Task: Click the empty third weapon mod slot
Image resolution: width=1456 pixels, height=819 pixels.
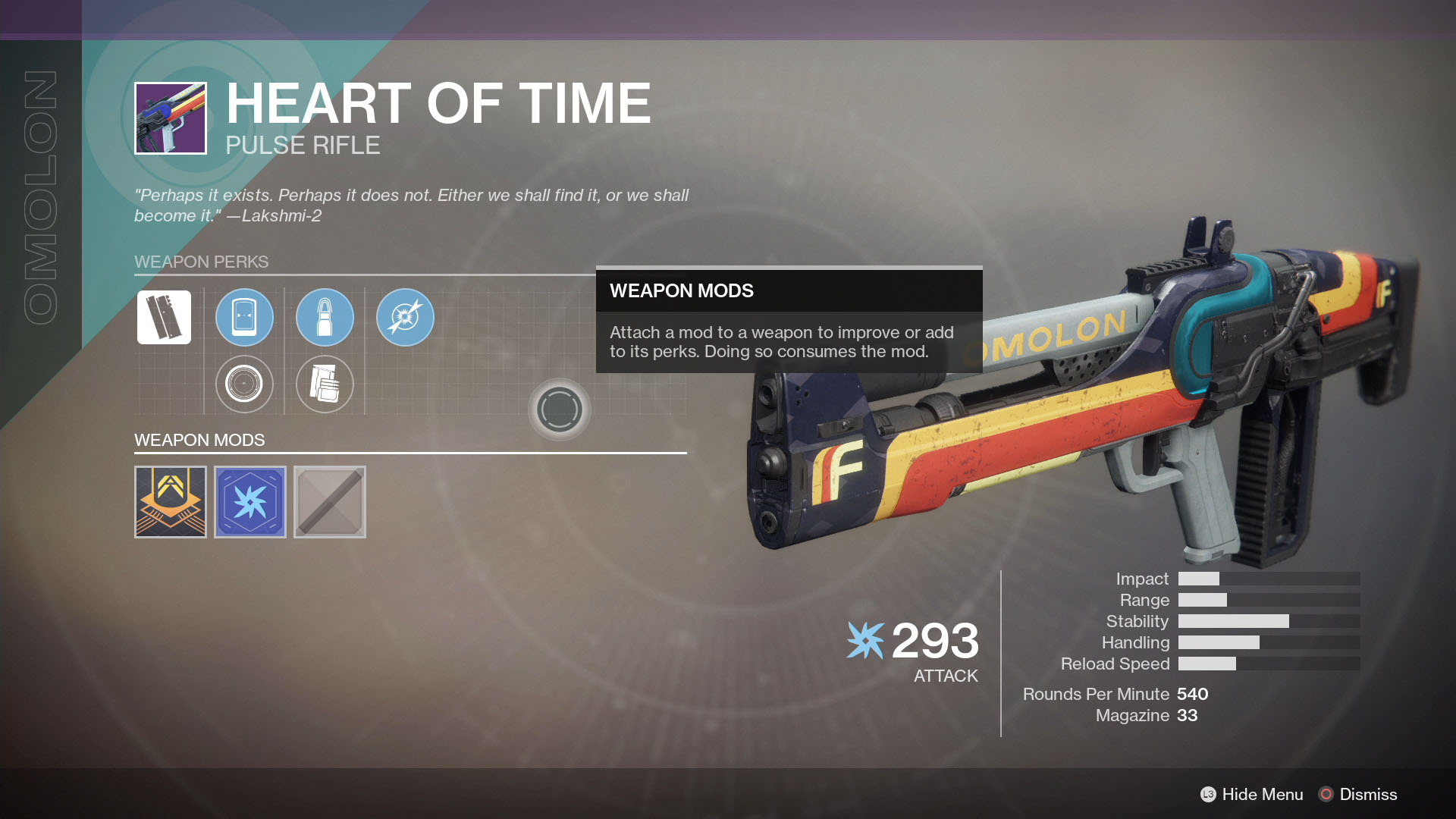Action: pos(330,501)
